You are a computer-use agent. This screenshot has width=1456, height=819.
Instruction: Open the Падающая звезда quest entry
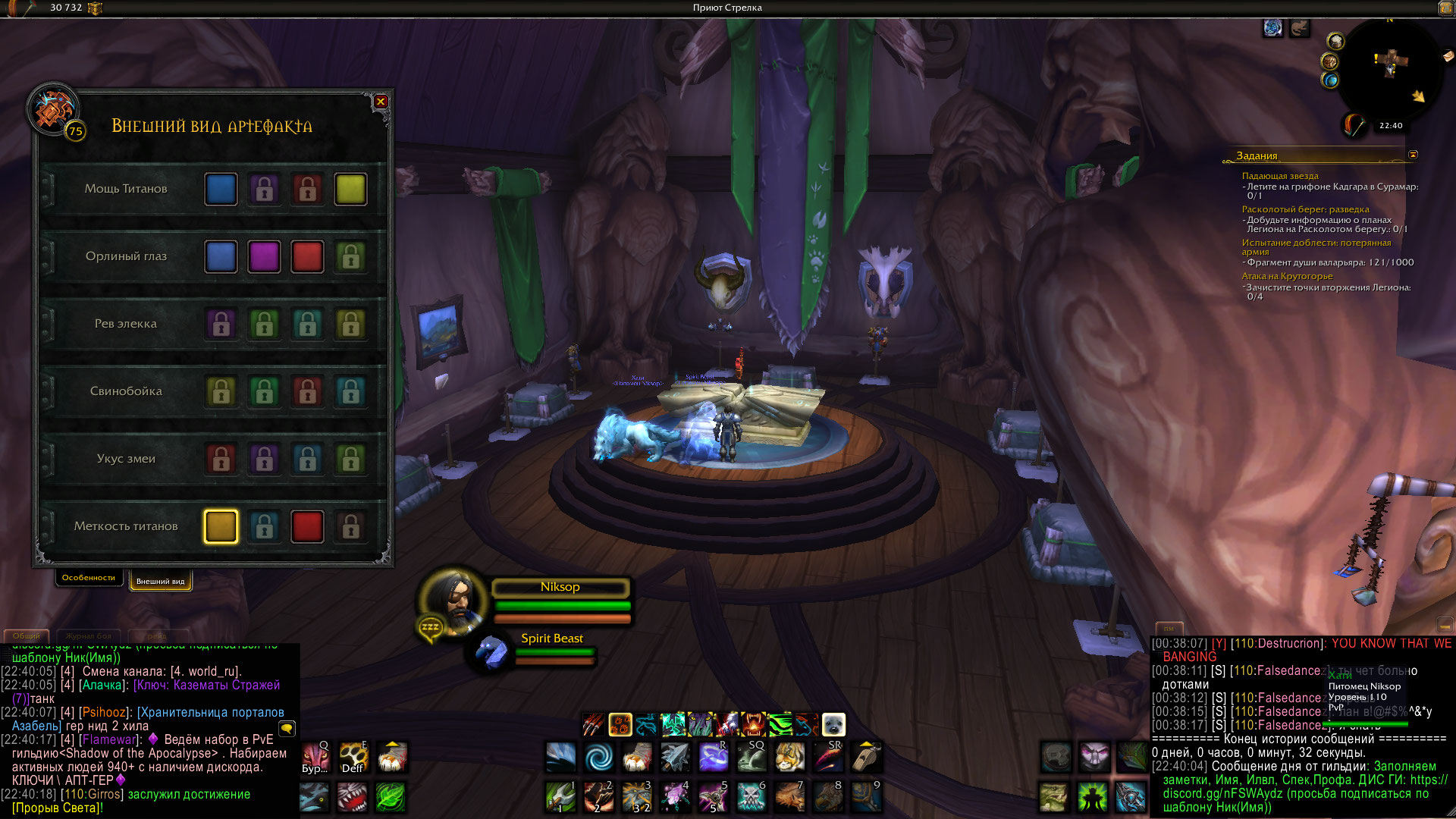point(1280,176)
